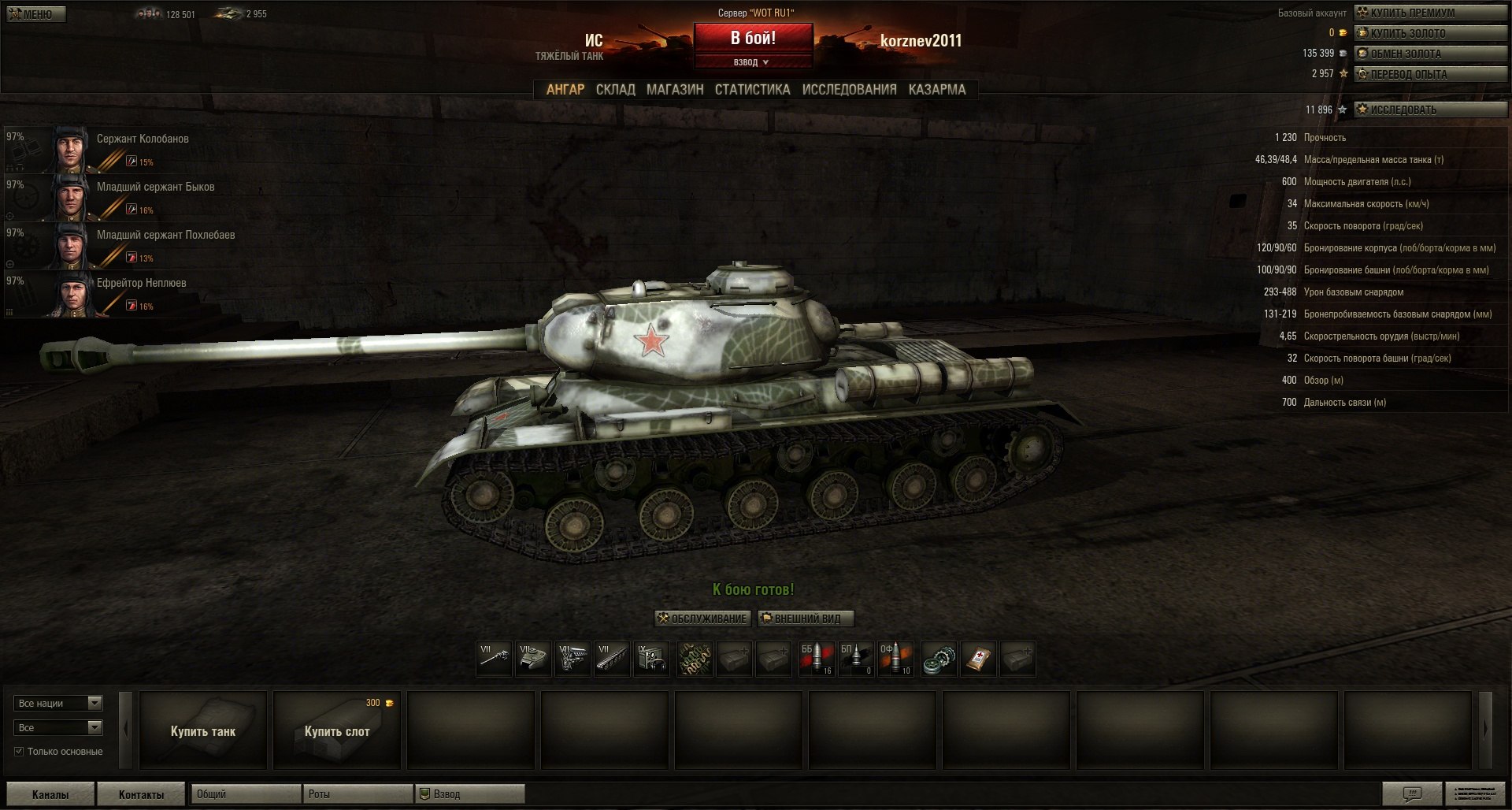Open the ВНЕШНИЙ ВИД customization
Viewport: 1512px width, 810px height.
(806, 619)
